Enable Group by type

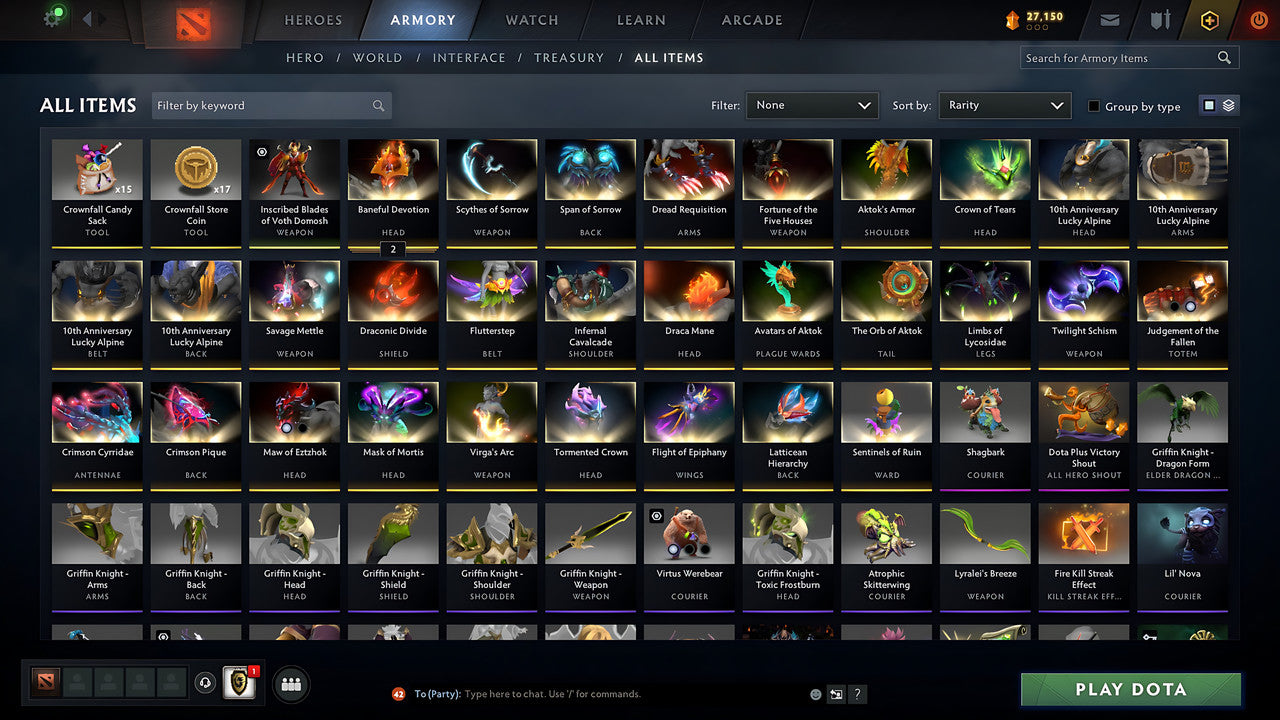pos(1094,106)
